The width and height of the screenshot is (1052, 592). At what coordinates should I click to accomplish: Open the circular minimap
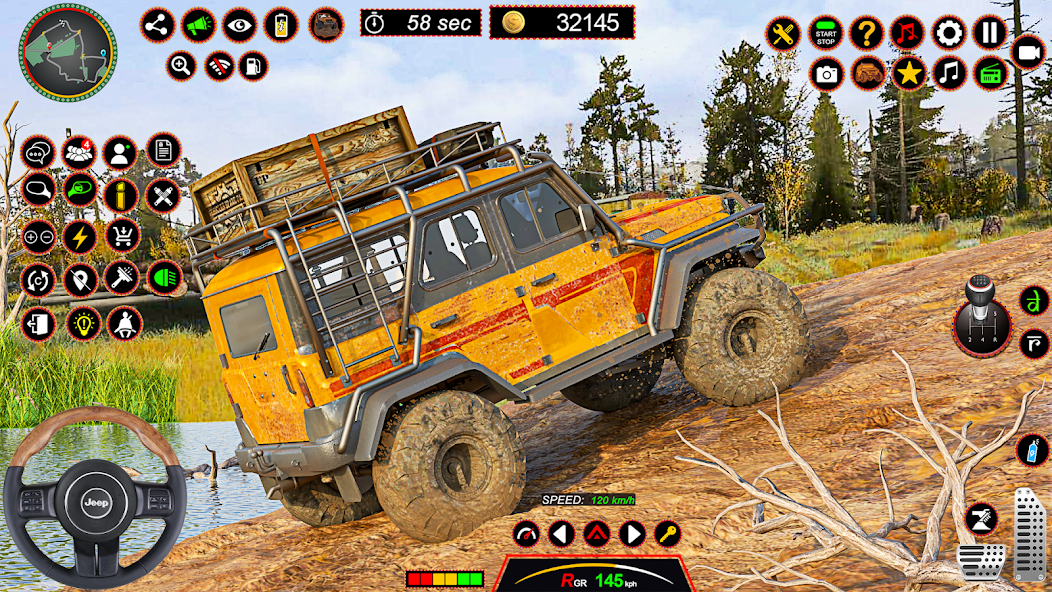pos(68,52)
